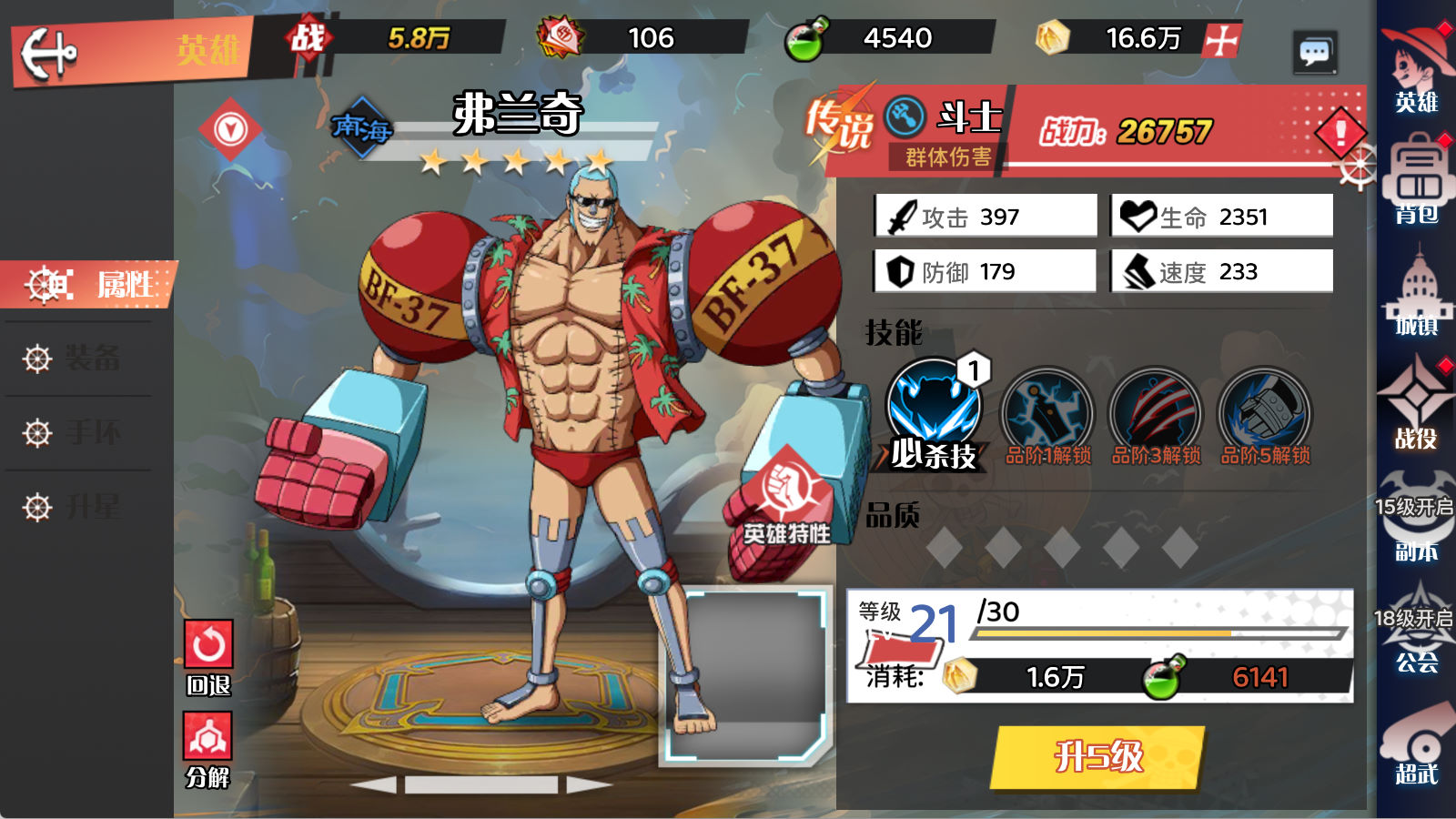Inspect the skill locked until 品阶1
This screenshot has width=1456, height=819.
coord(1046,412)
